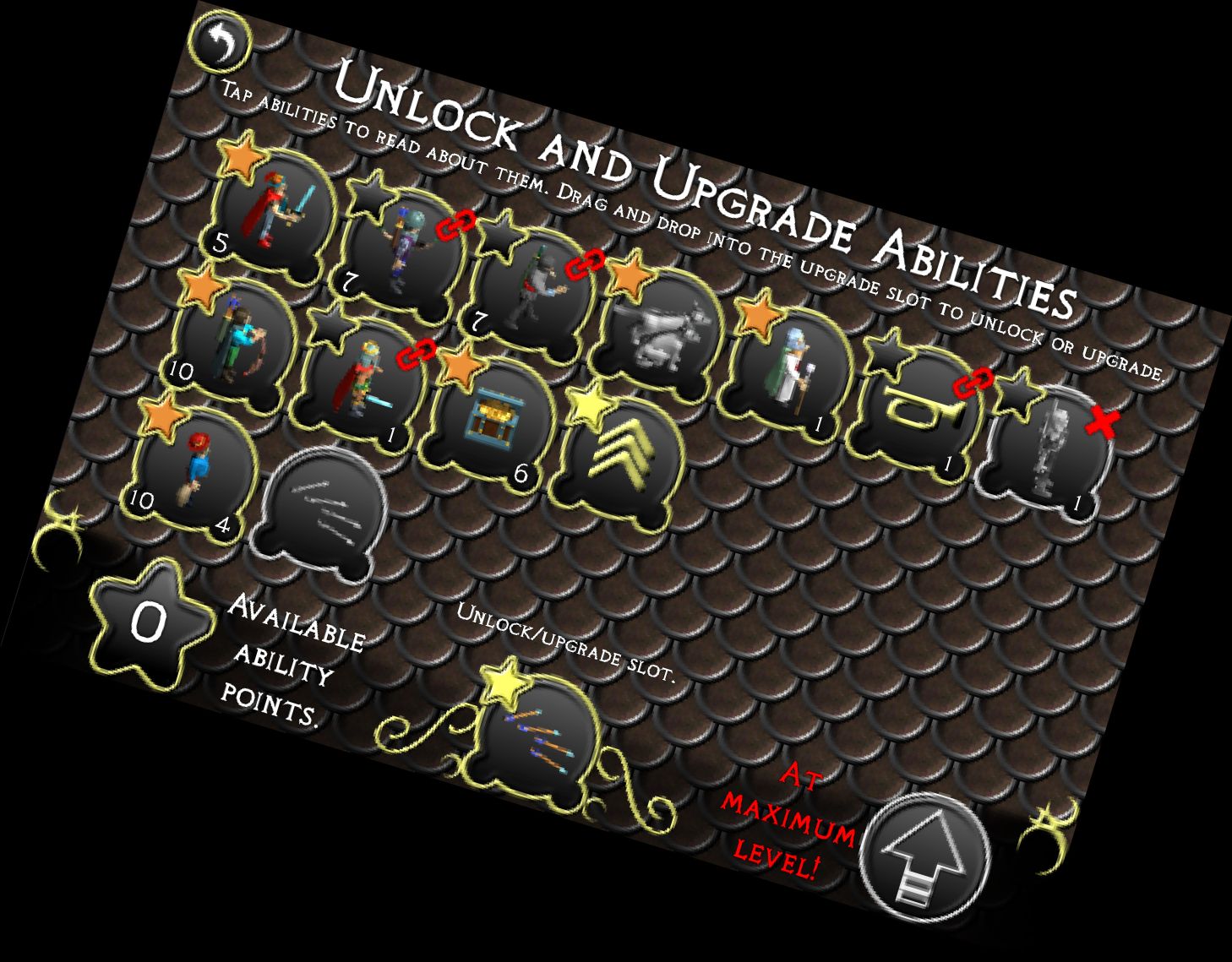Tap the available ability points star showing 0
Image resolution: width=1232 pixels, height=962 pixels.
click(x=148, y=625)
